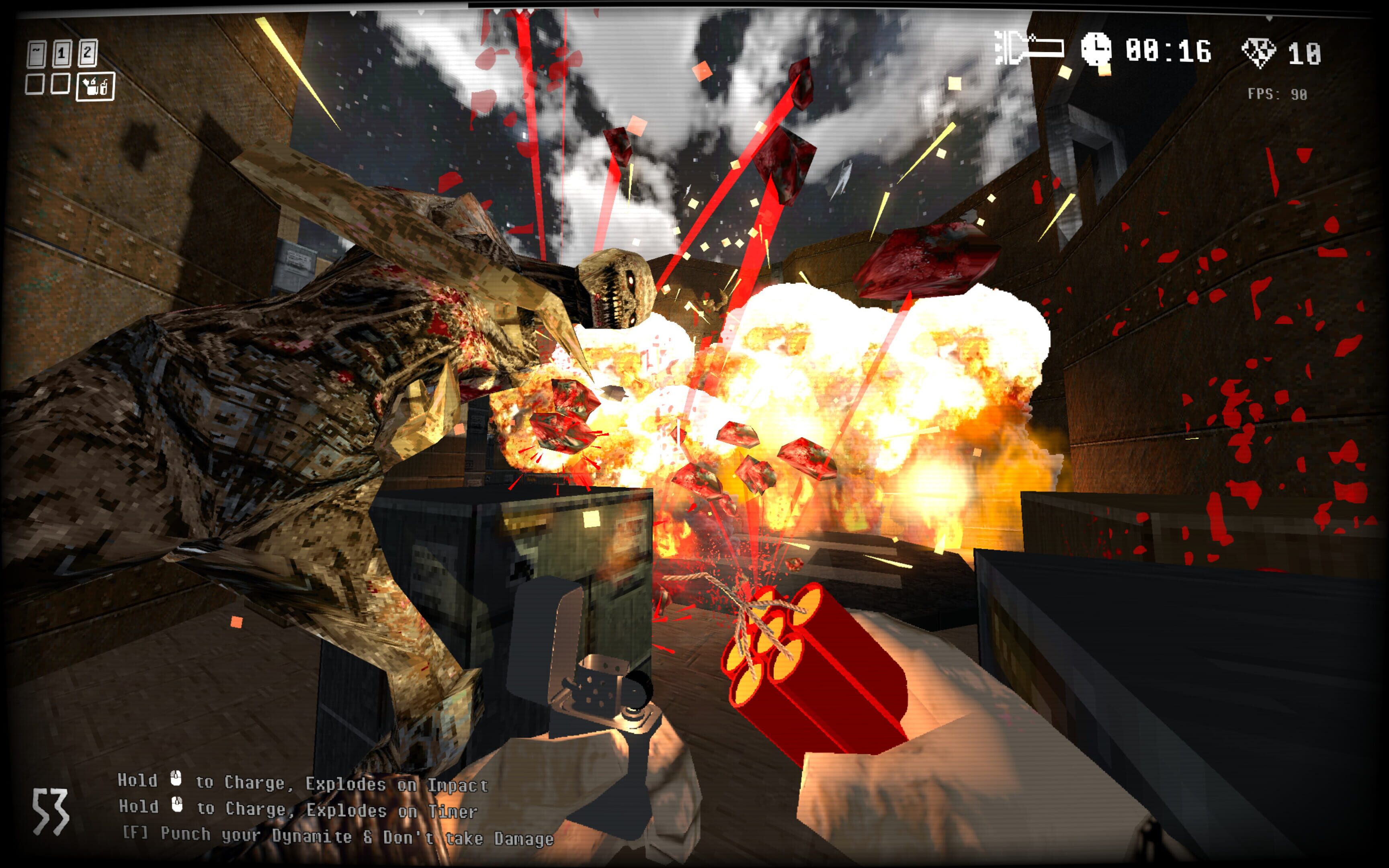Select hotbar slot 1
The height and width of the screenshot is (868, 1389).
61,53
